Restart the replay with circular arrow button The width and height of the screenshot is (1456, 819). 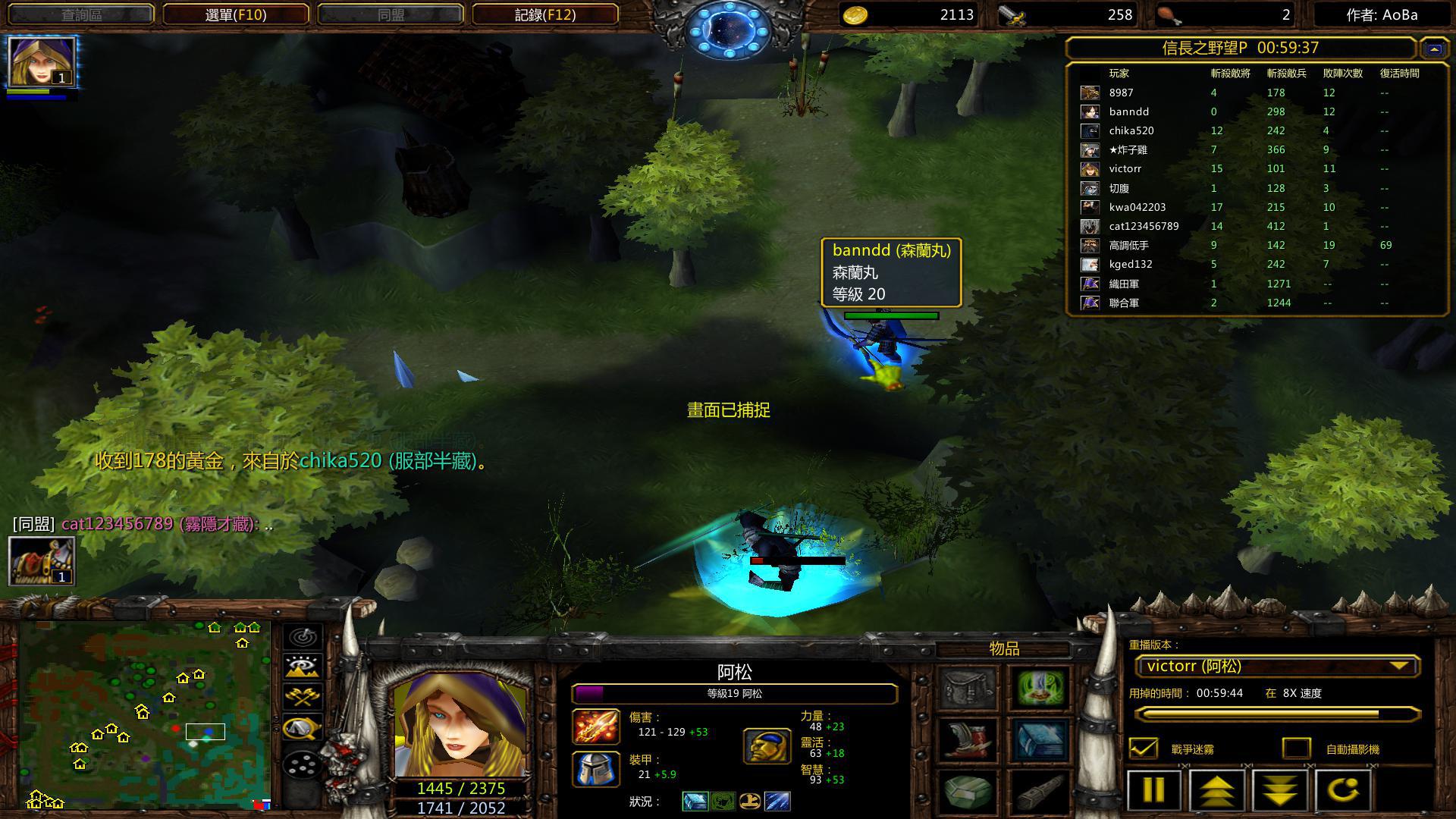coord(1342,789)
